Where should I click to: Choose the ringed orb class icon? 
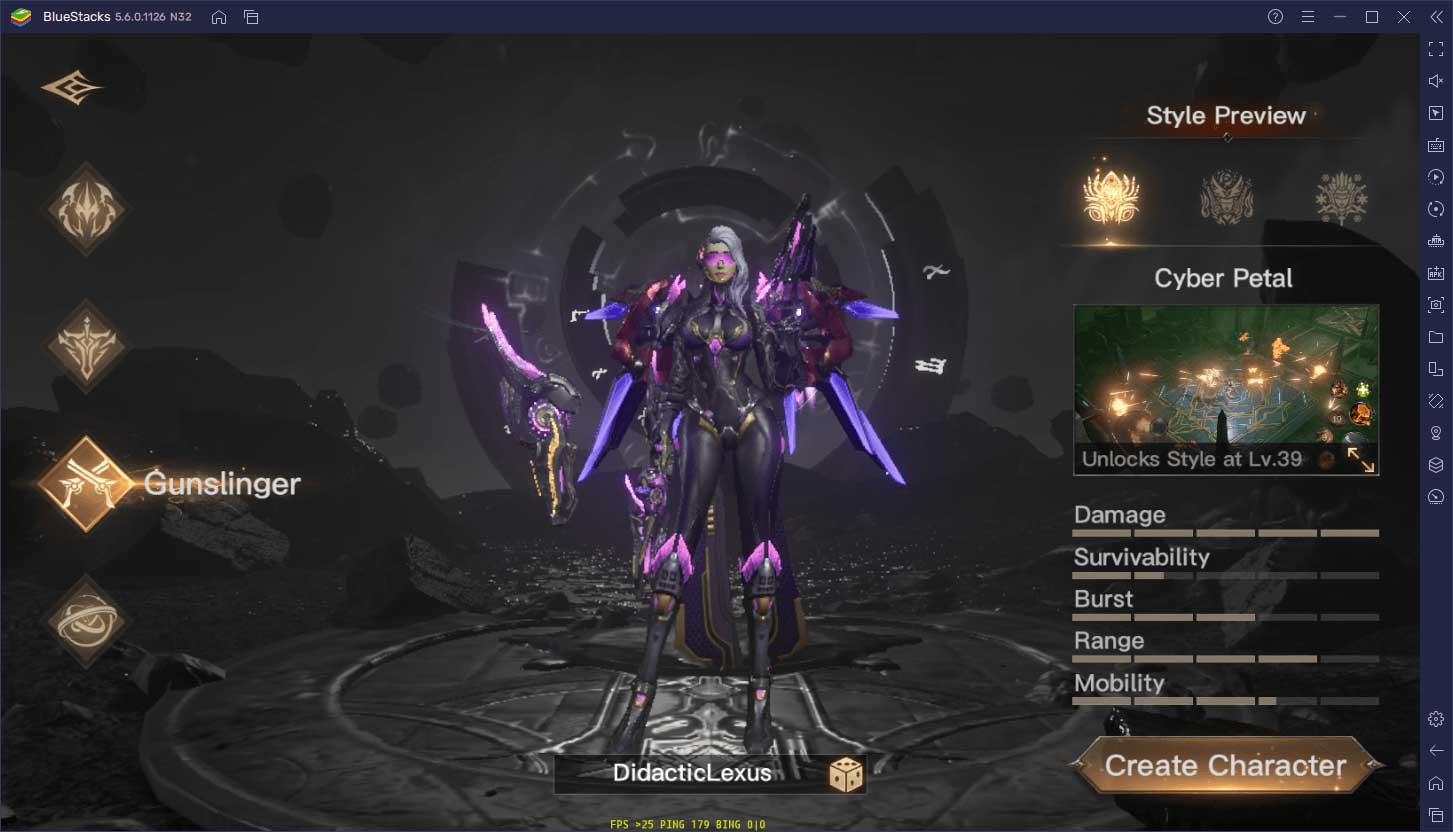85,620
